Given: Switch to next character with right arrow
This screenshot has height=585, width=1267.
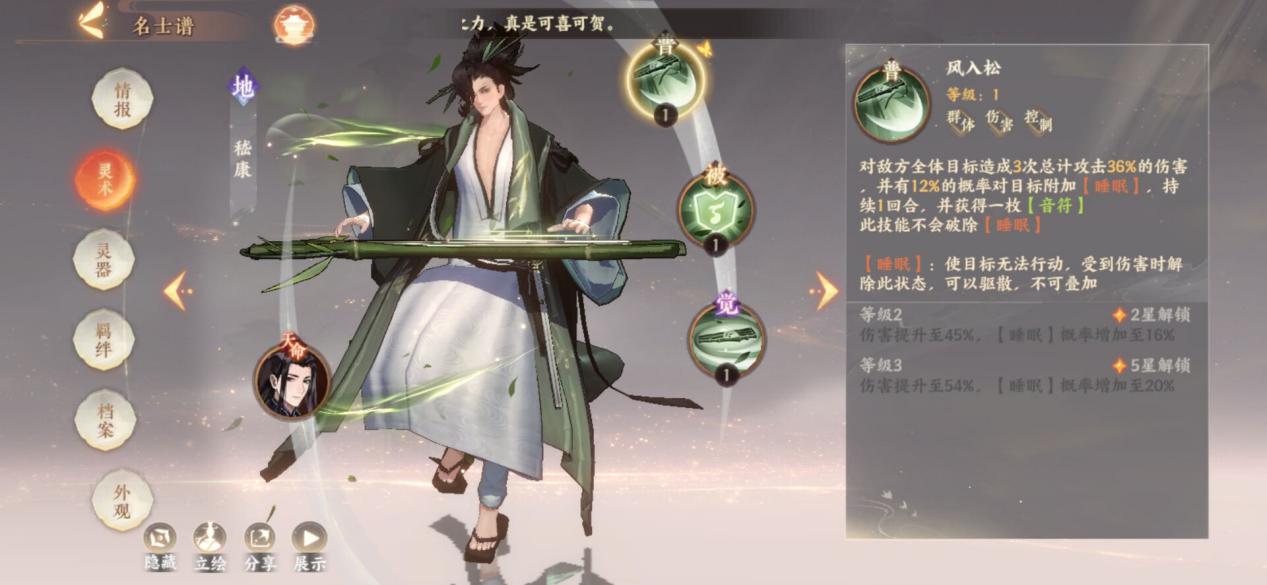Looking at the screenshot, I should pyautogui.click(x=826, y=291).
